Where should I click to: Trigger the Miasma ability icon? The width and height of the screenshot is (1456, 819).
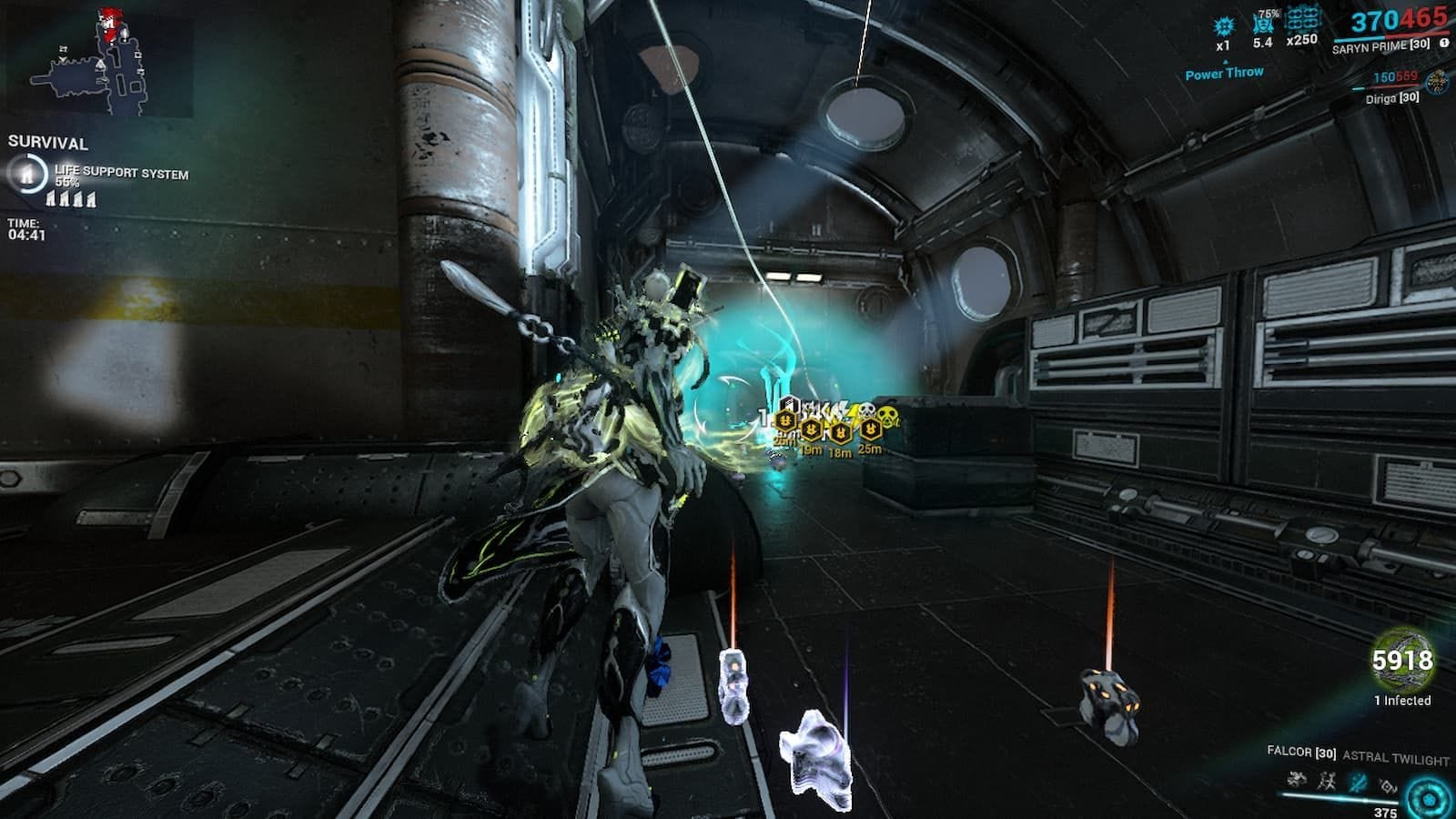point(1387,783)
